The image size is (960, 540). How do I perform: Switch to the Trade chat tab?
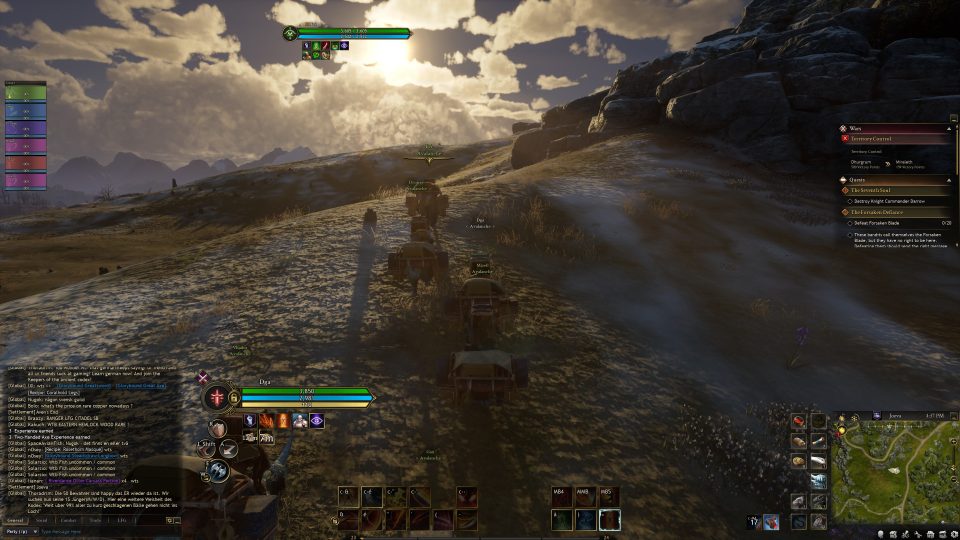[95, 520]
